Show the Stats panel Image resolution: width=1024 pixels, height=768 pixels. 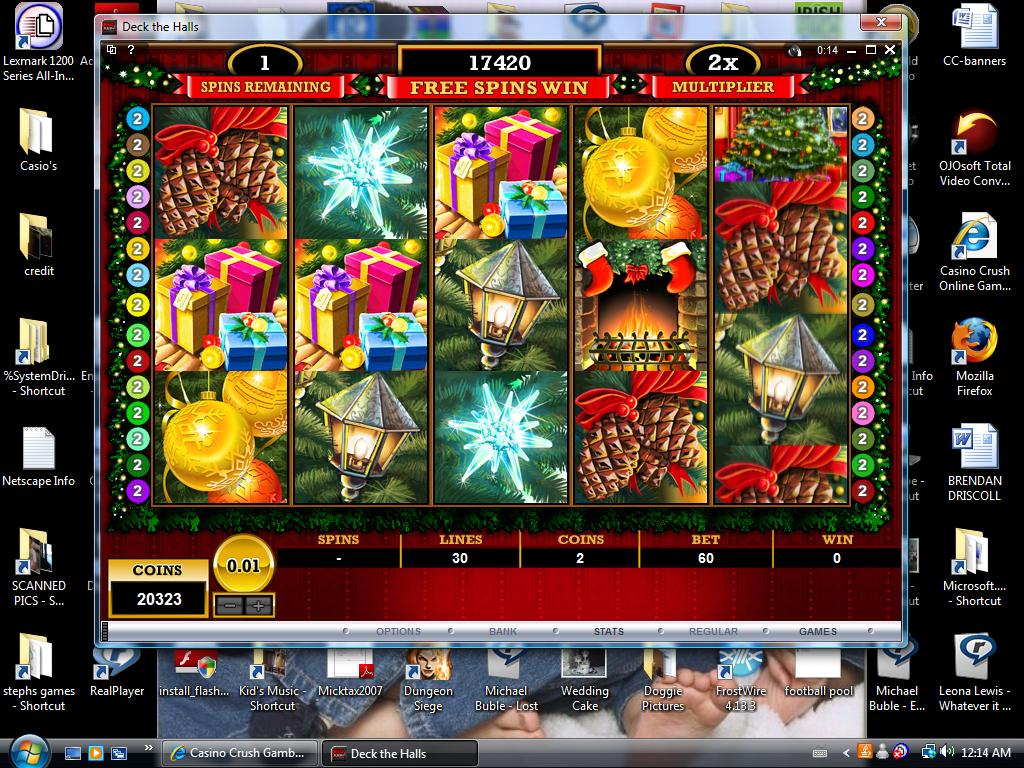point(608,631)
